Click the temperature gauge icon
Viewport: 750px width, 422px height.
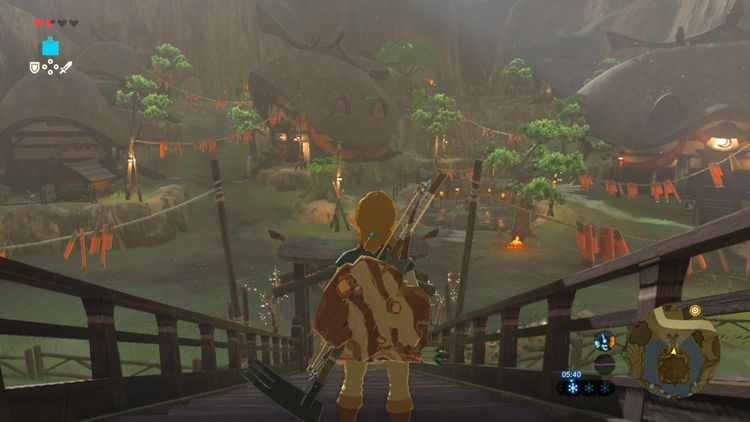click(604, 341)
